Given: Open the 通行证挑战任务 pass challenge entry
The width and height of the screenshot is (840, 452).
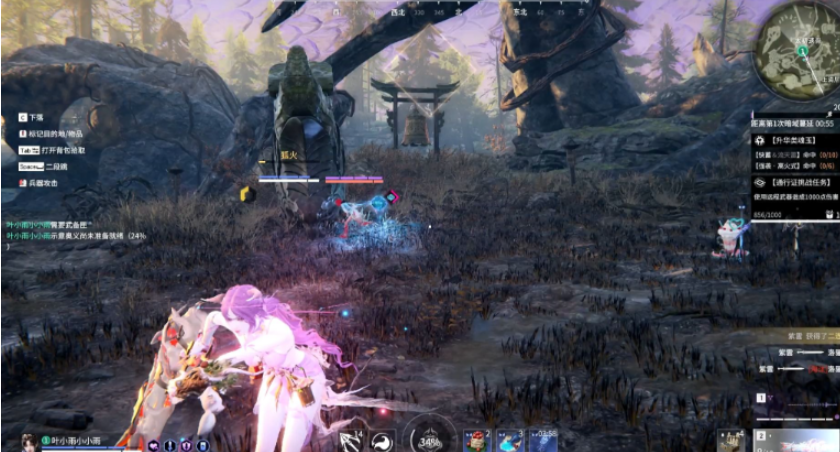Looking at the screenshot, I should tap(795, 184).
